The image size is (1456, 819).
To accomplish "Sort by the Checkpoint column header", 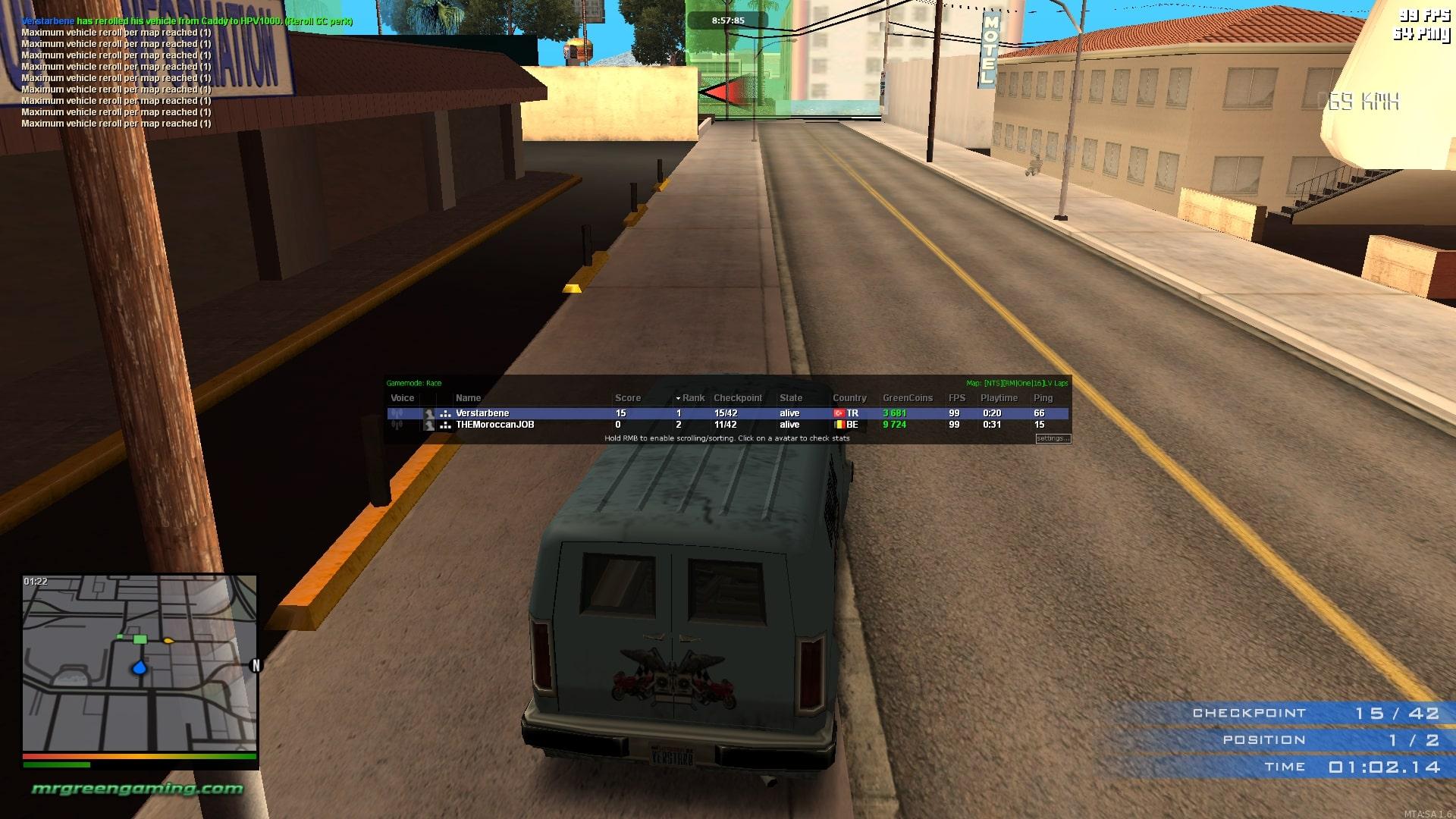I will (737, 398).
